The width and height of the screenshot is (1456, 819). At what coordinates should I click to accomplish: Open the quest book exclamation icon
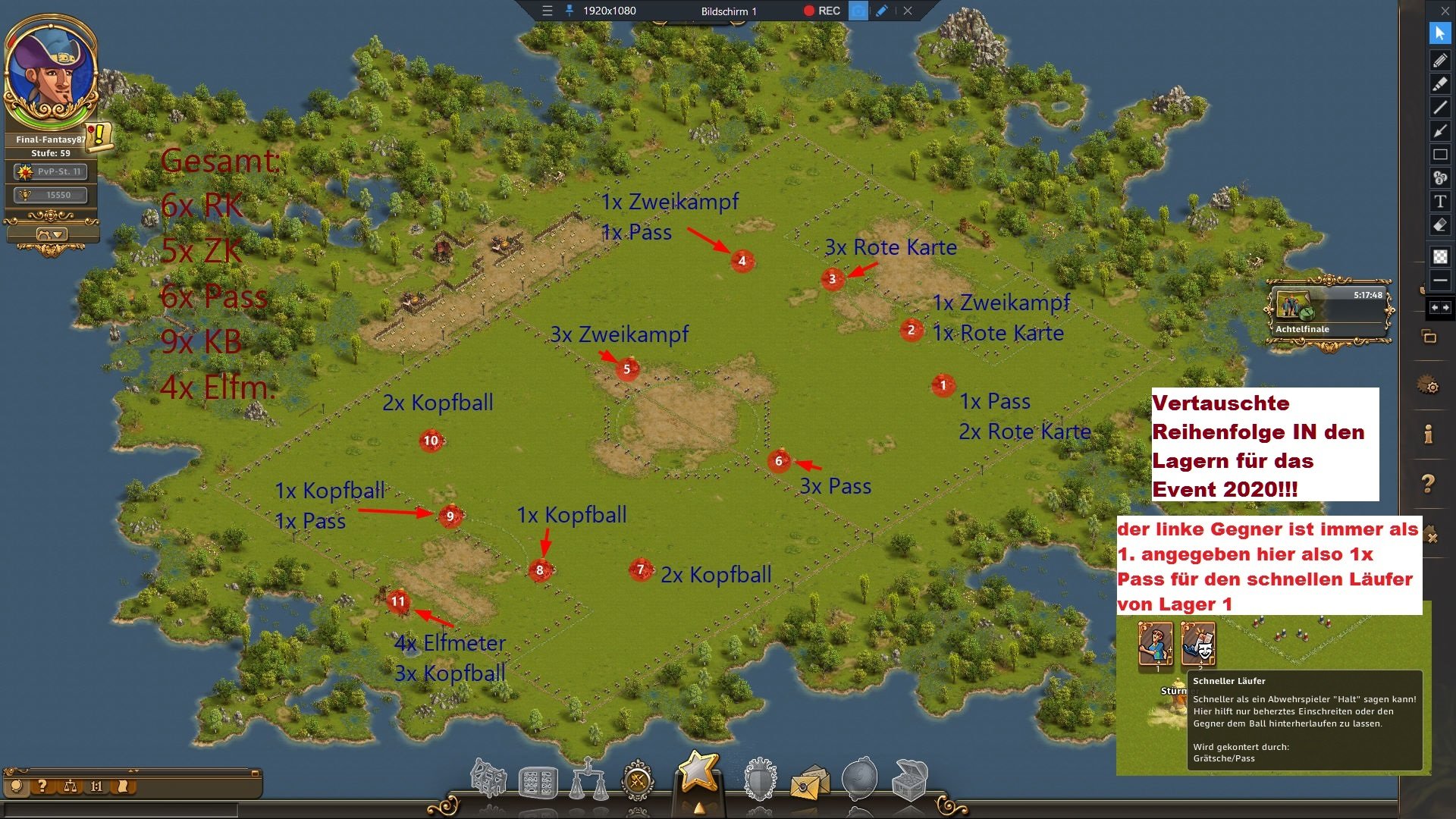(x=99, y=136)
